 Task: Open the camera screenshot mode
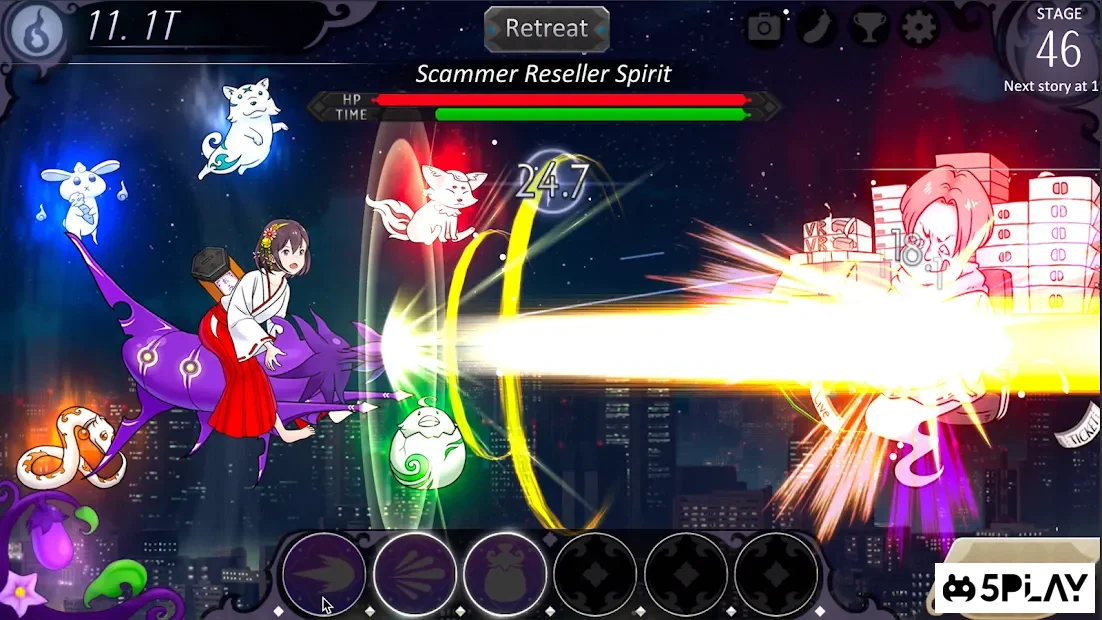[x=765, y=28]
